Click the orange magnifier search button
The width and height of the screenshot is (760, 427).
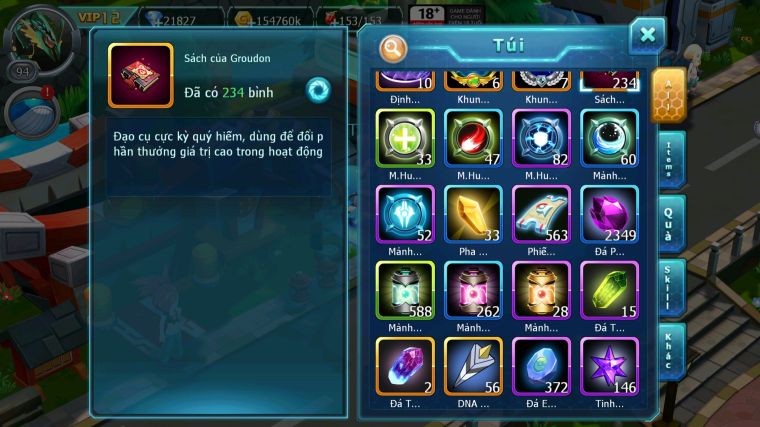[395, 47]
